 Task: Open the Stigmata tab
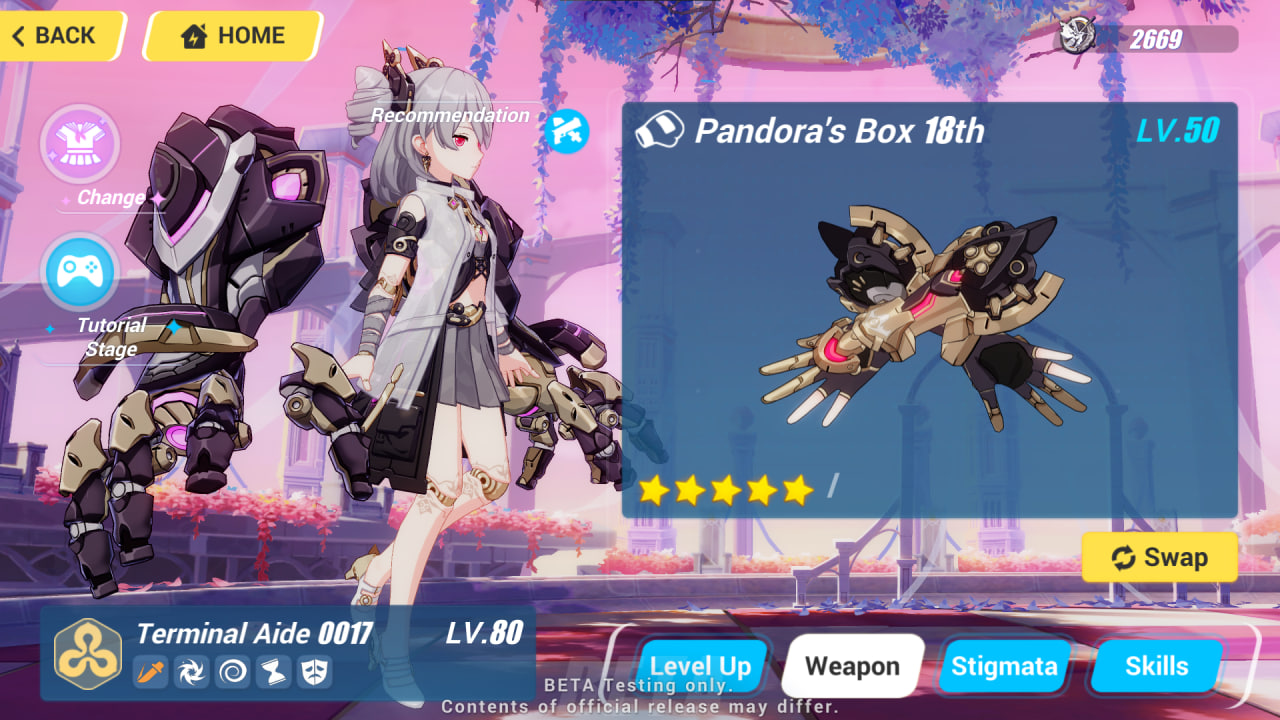[1005, 665]
